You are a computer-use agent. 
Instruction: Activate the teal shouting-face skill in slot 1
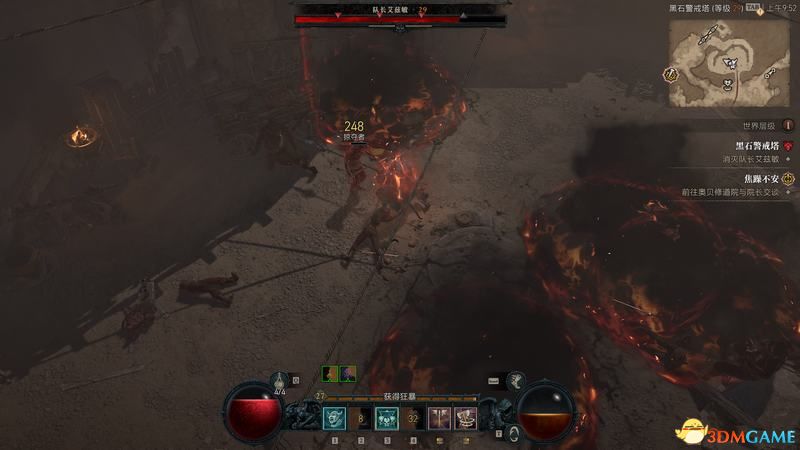point(335,419)
